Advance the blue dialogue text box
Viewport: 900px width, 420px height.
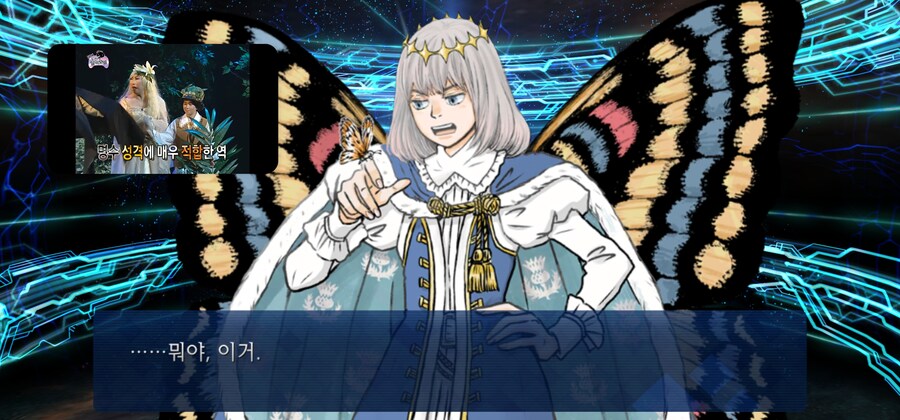coord(450,360)
